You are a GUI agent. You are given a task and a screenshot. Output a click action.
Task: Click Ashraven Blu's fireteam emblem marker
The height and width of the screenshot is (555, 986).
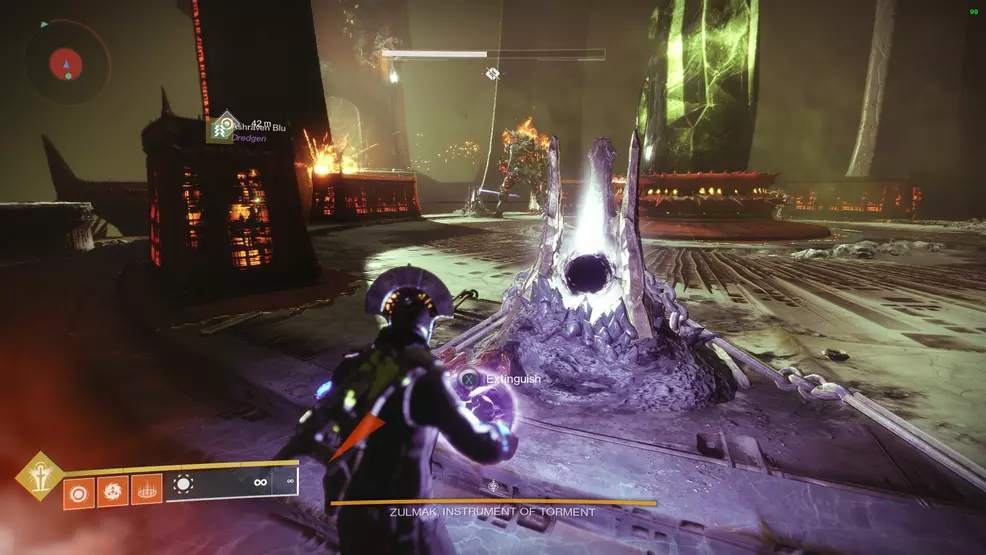tap(222, 127)
